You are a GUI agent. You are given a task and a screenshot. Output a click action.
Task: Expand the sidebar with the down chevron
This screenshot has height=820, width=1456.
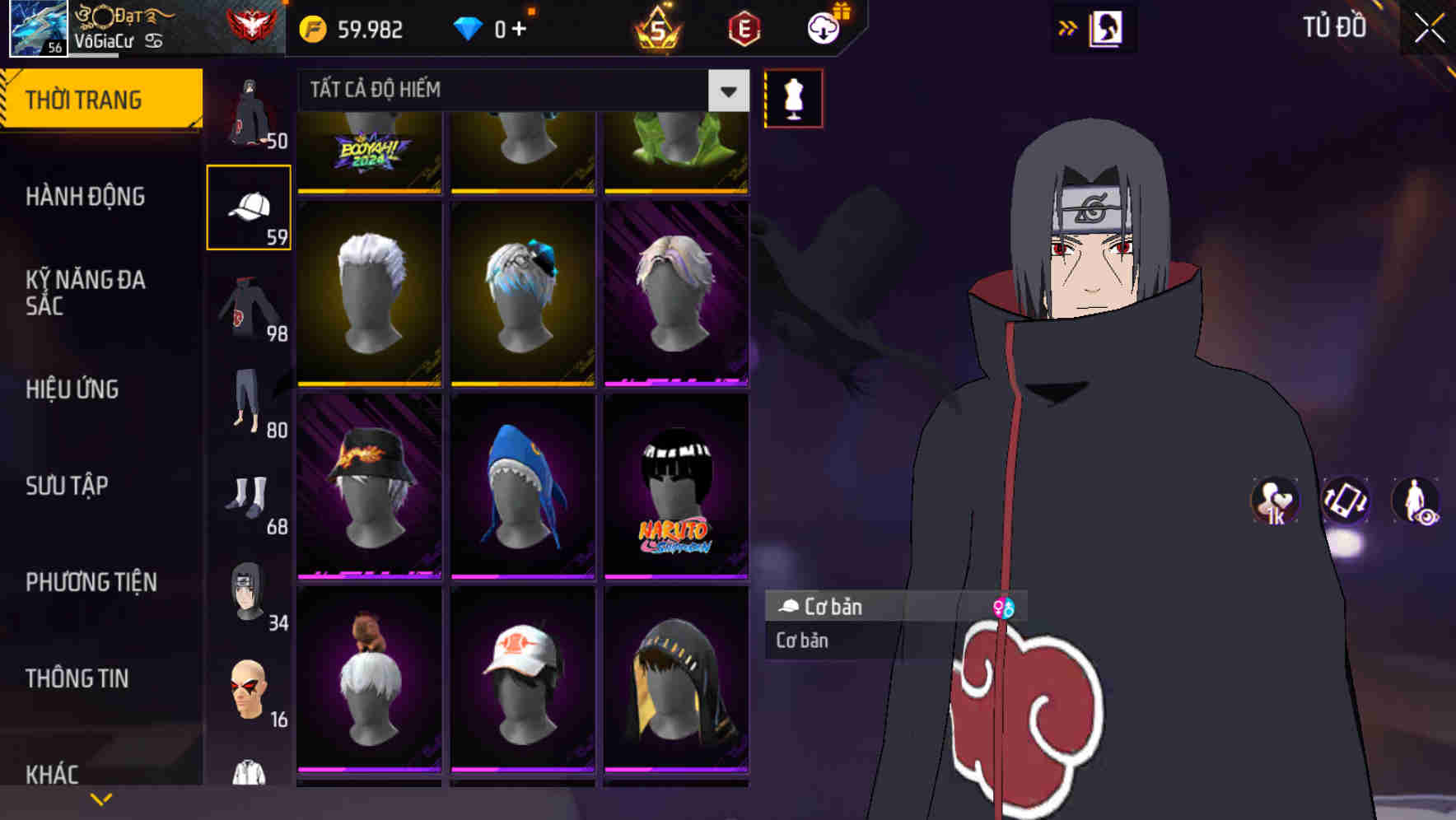tap(101, 797)
